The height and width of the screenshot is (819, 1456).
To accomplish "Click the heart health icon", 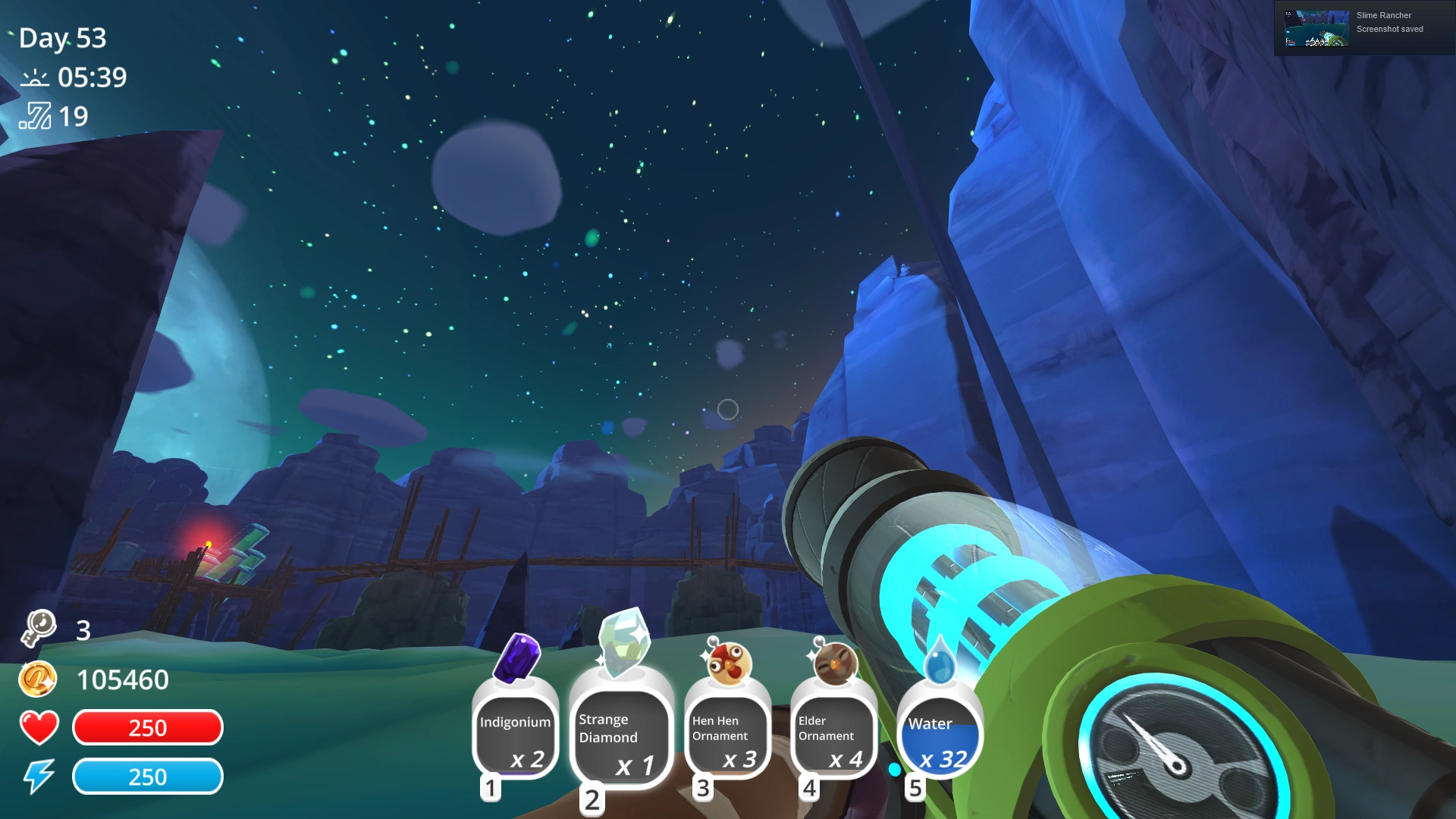I will 39,727.
